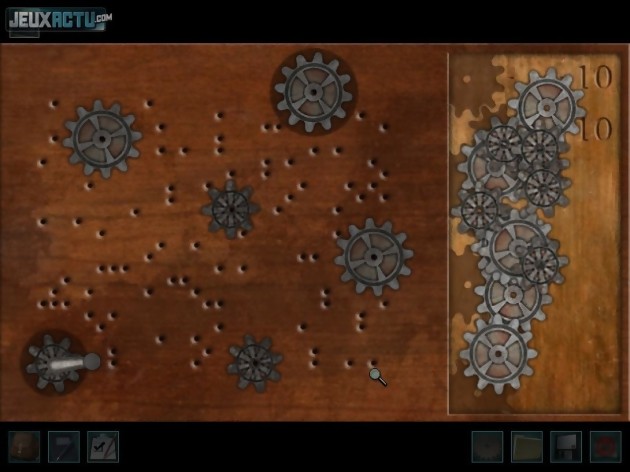This screenshot has width=630, height=472.
Task: Click the checklist icon in bottom bar
Action: point(102,446)
